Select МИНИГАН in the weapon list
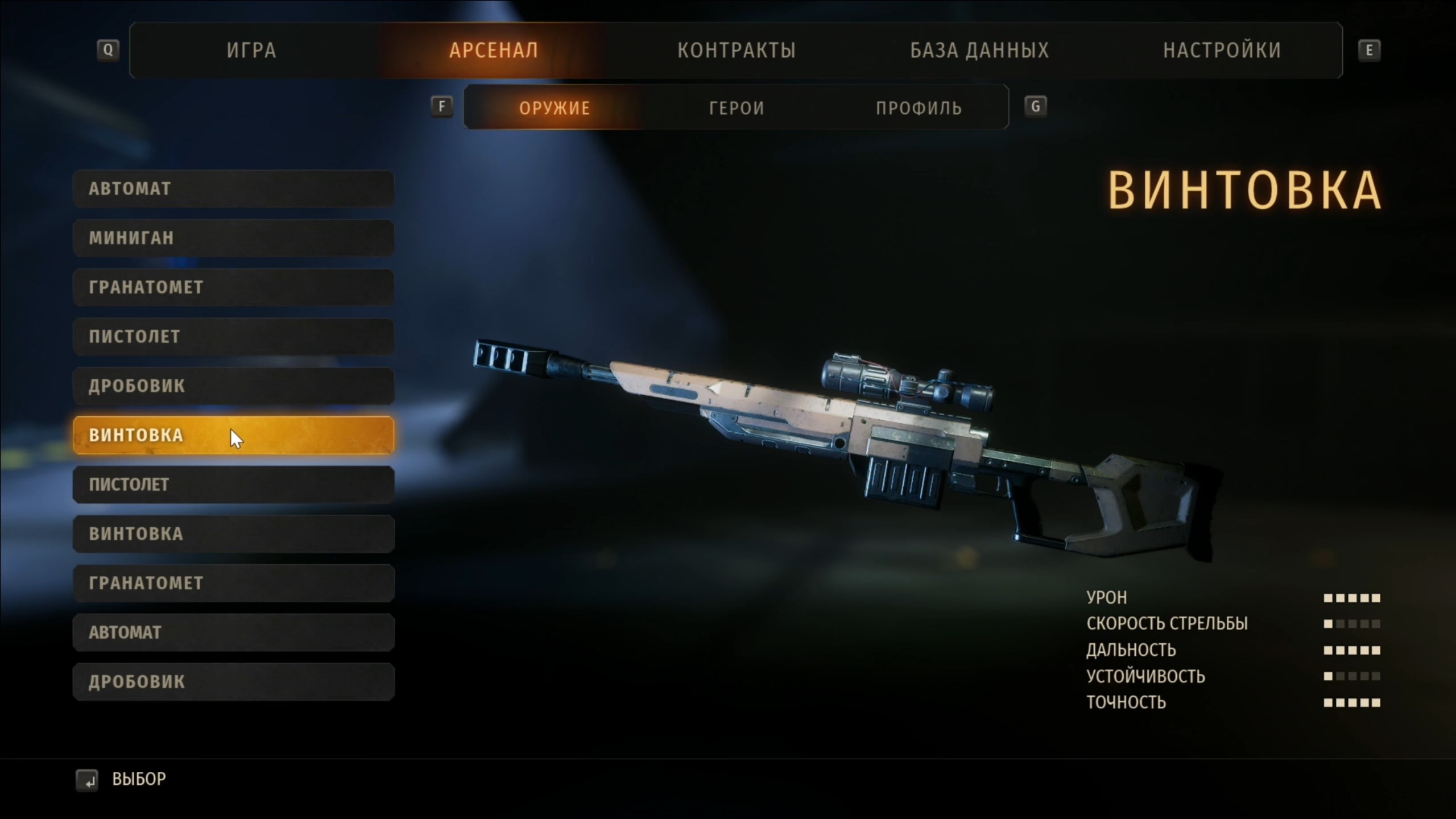Image resolution: width=1456 pixels, height=819 pixels. click(233, 238)
